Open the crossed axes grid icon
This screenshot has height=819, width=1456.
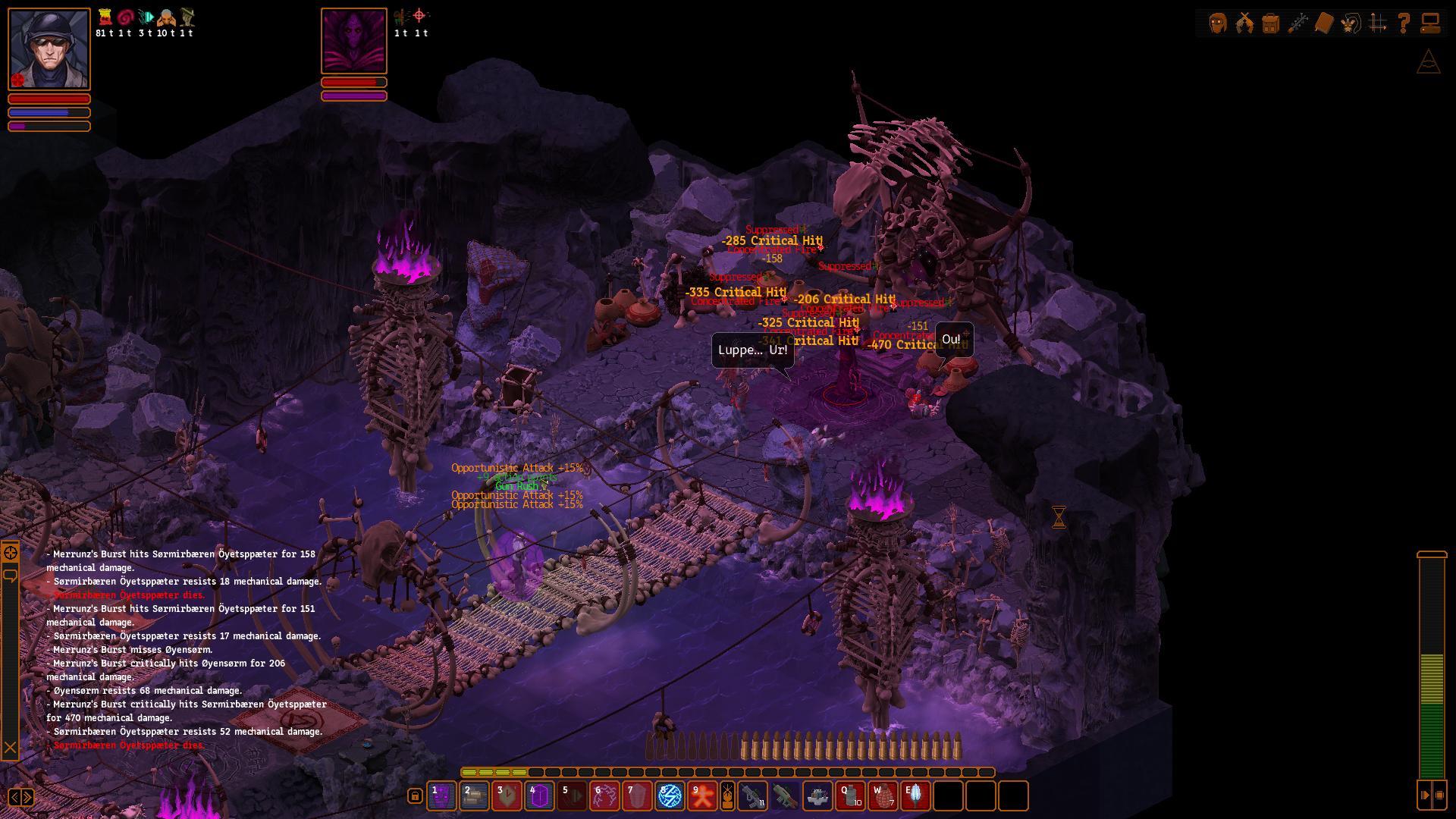pos(1378,23)
